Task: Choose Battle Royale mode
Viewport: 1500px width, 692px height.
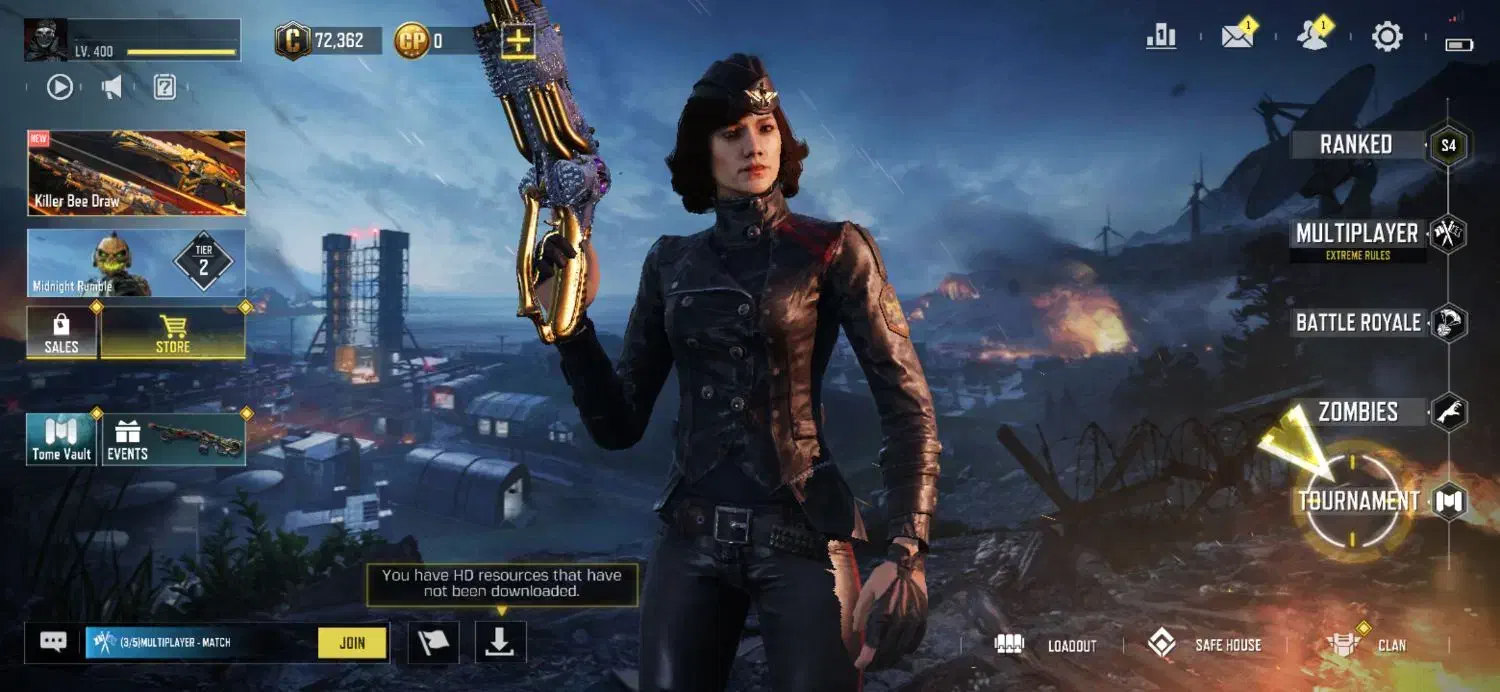Action: (1358, 323)
